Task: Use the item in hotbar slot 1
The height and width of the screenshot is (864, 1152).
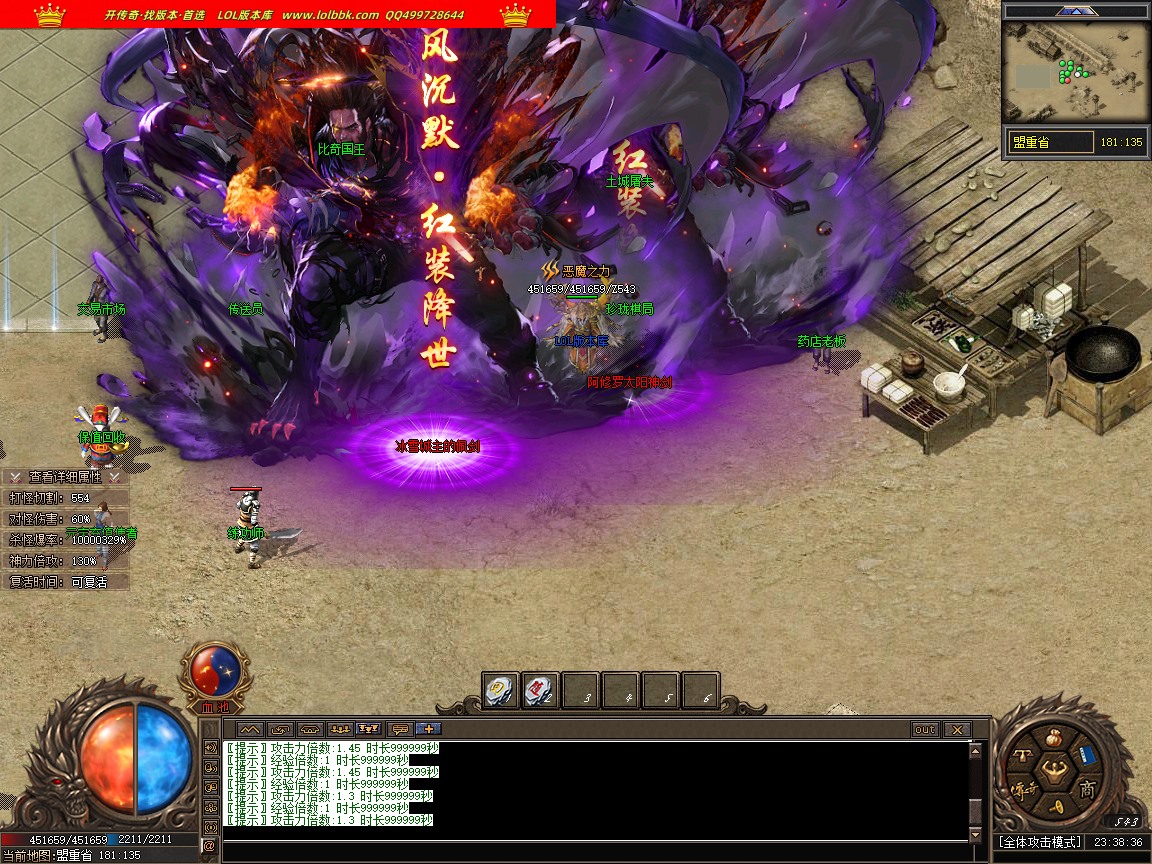Action: click(x=500, y=690)
